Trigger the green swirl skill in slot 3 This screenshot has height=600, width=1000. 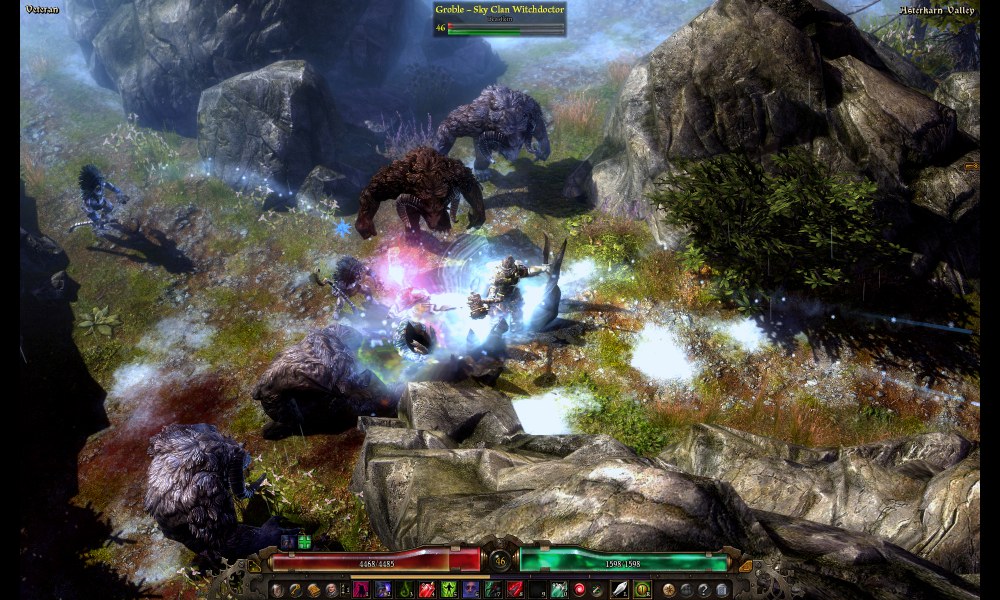click(x=404, y=590)
